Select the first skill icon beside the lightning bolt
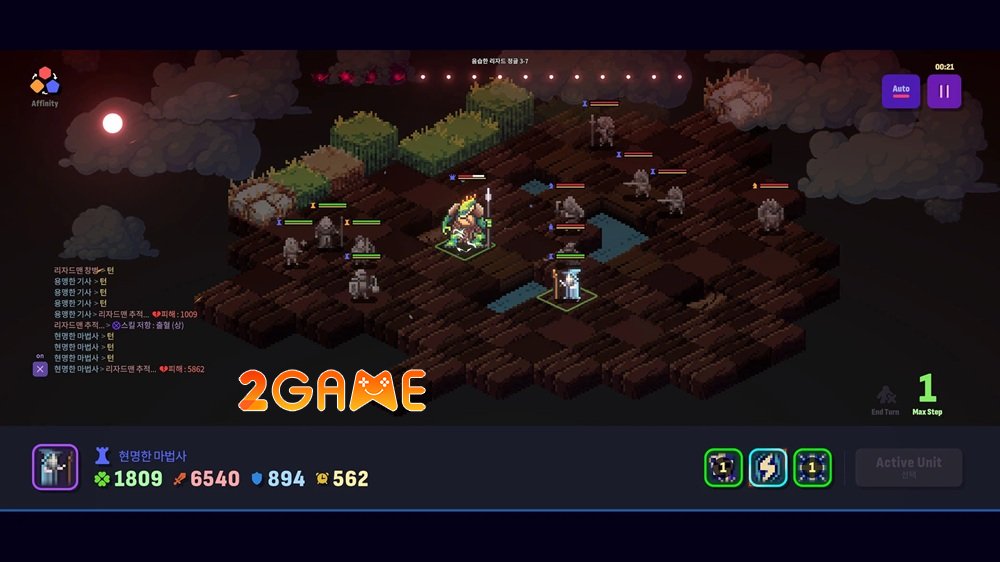 coord(723,467)
